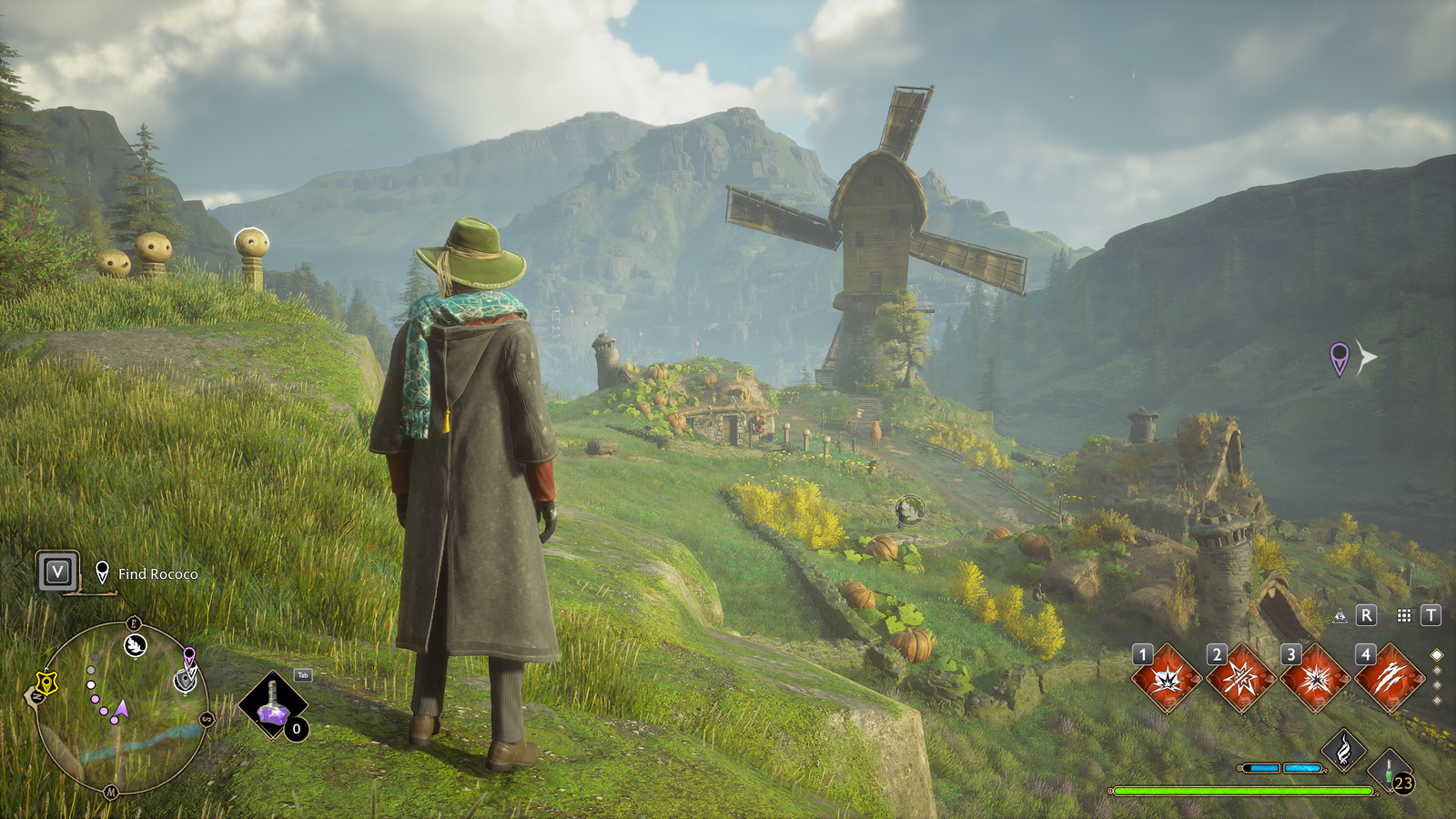
Task: Cast the claw-slash spell in slot 4
Action: coord(1390,679)
